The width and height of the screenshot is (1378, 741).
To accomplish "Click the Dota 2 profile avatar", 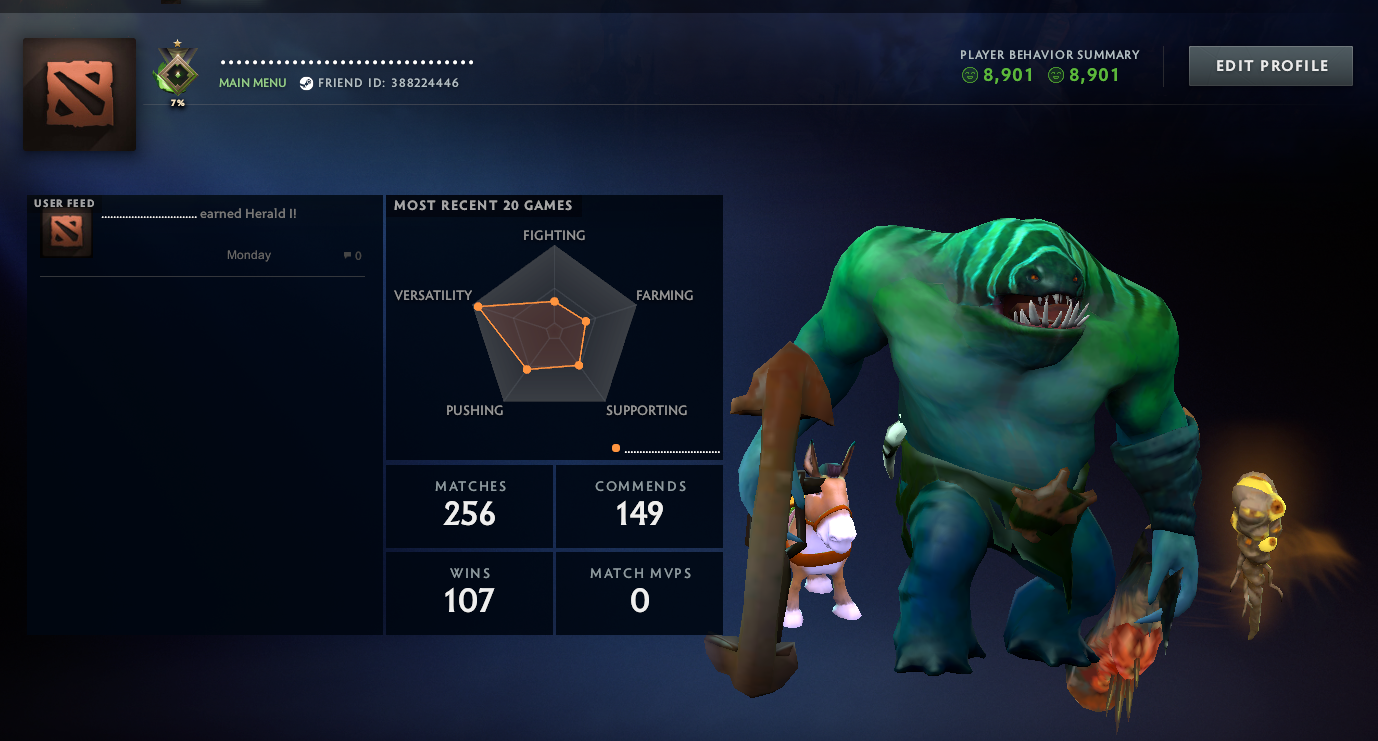I will [78, 94].
